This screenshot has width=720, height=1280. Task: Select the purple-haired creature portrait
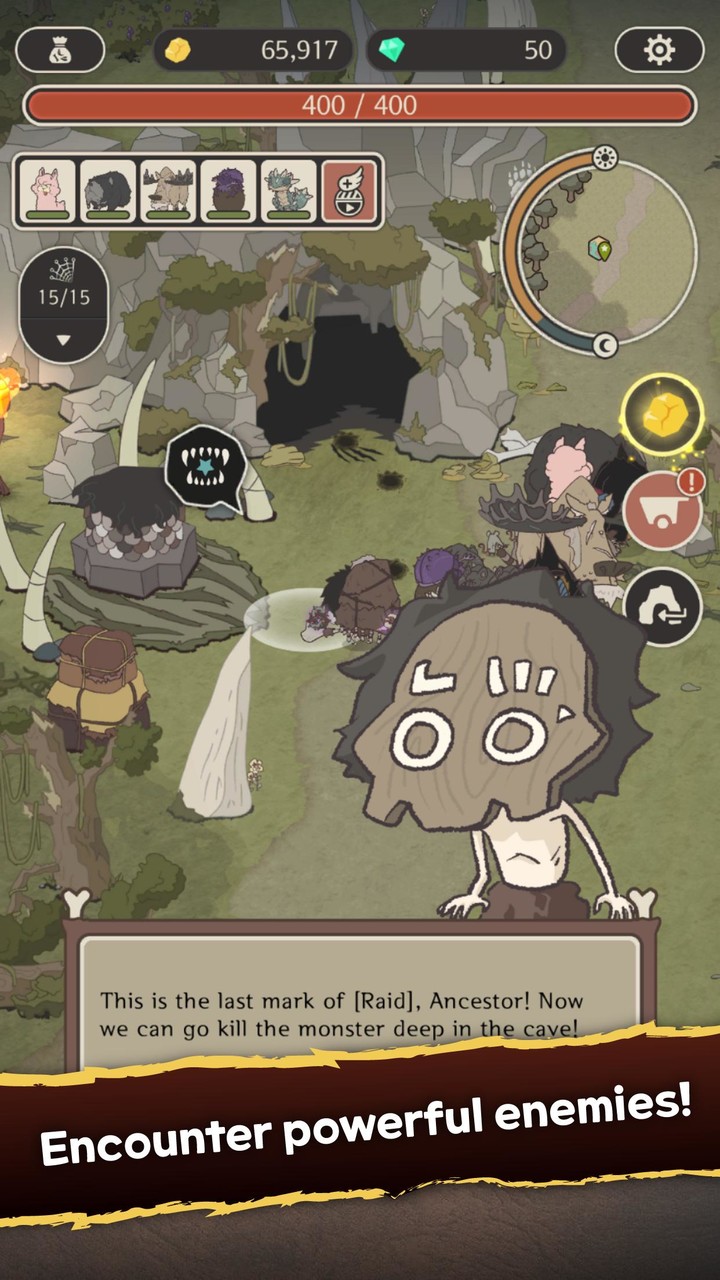[x=228, y=190]
